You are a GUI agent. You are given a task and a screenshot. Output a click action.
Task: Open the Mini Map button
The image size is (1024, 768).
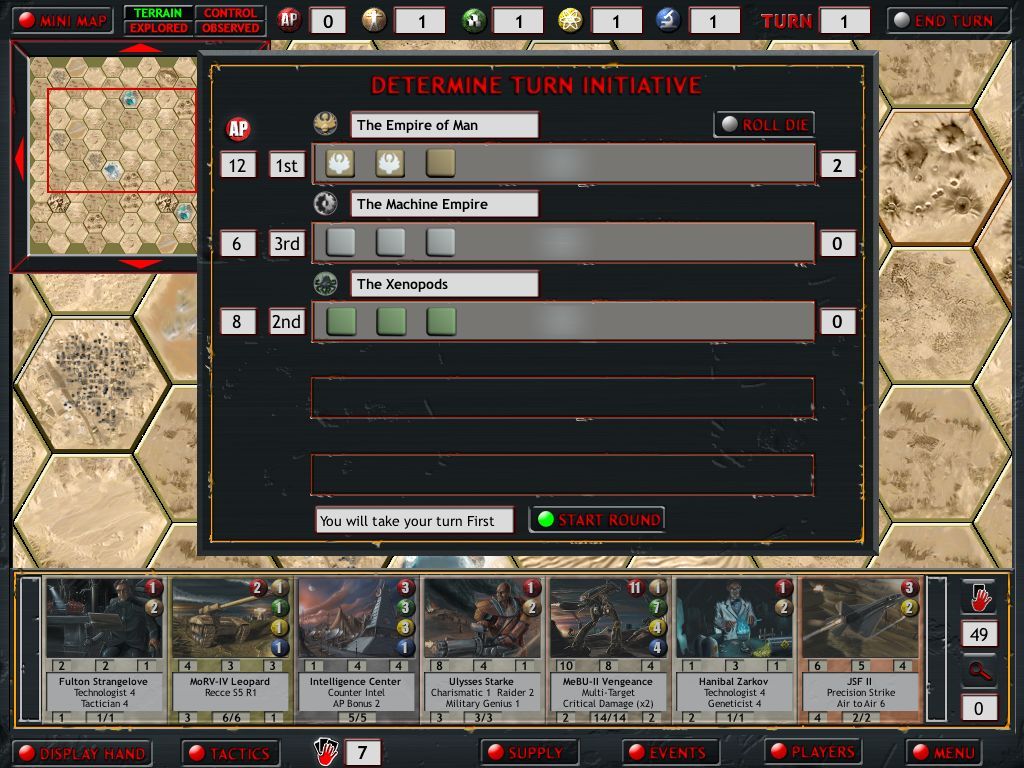[63, 20]
